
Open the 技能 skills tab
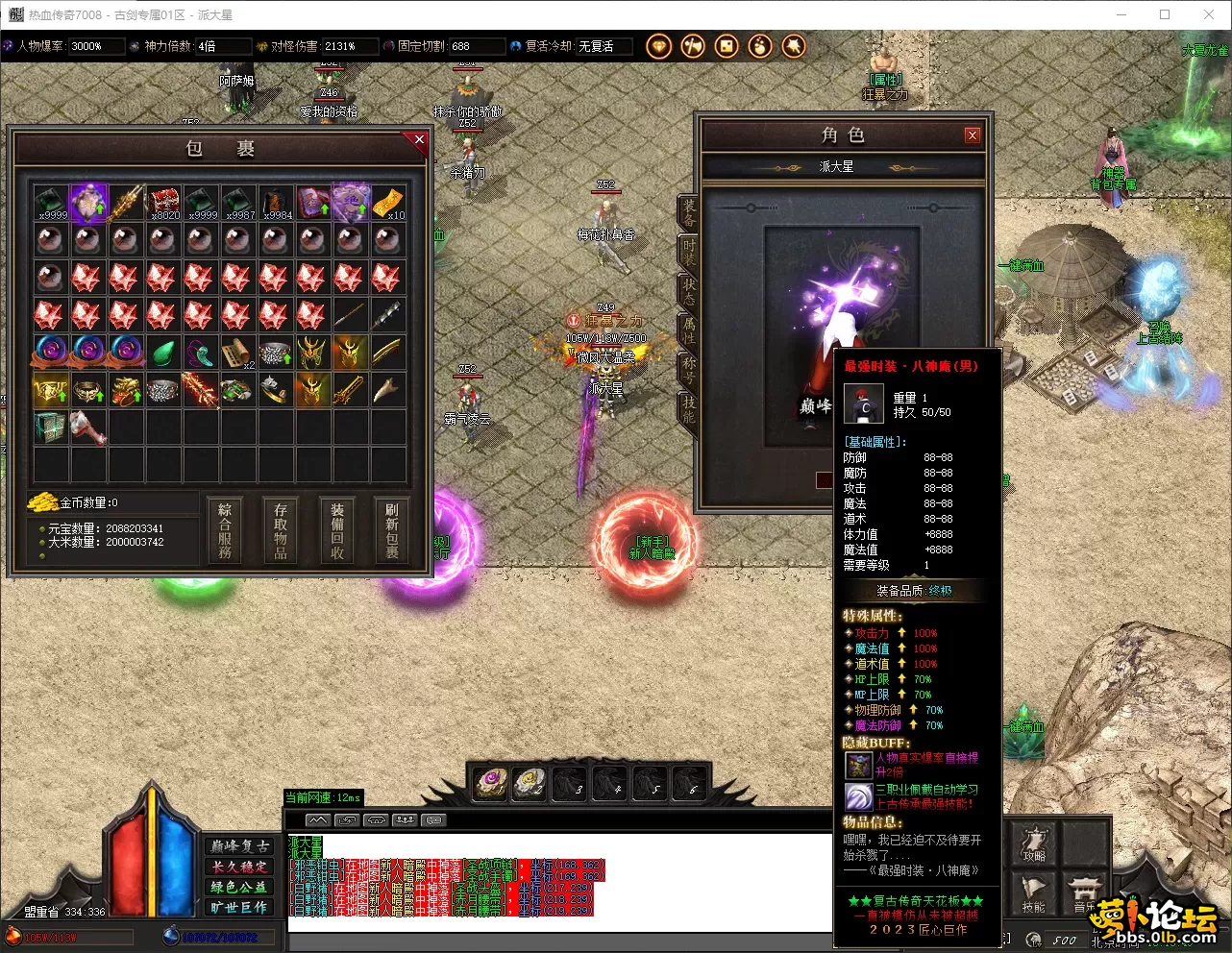[689, 407]
